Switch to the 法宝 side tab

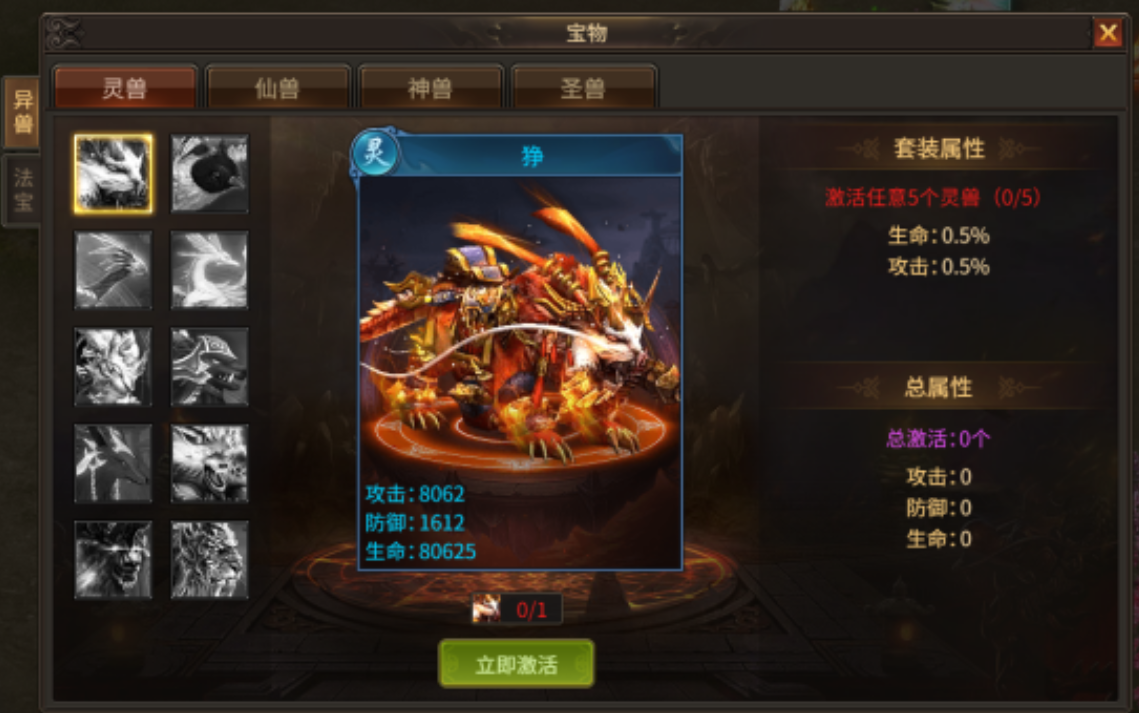(x=22, y=190)
